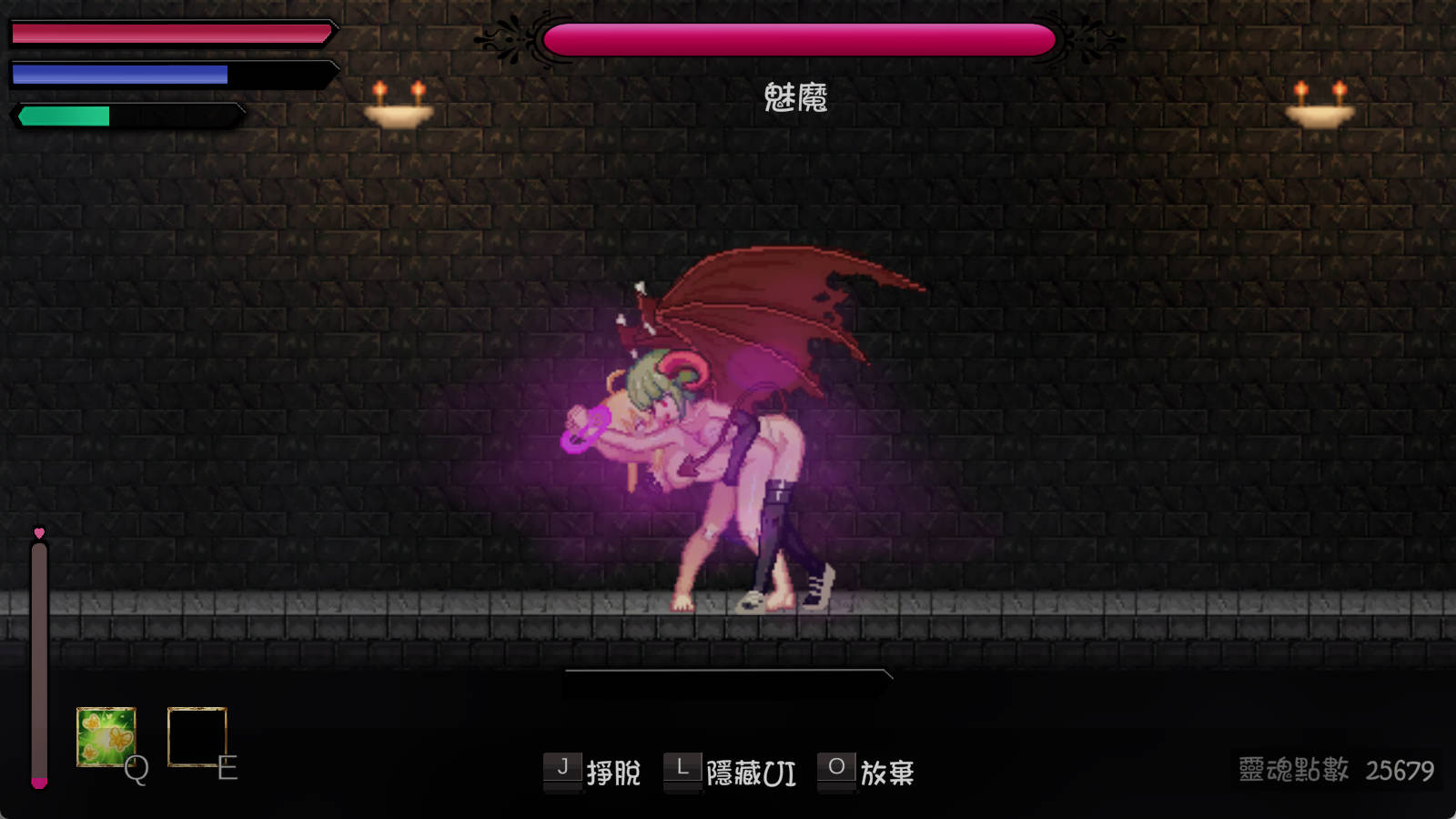Click the J key prompt icon
This screenshot has width=1456, height=819.
pos(564,769)
